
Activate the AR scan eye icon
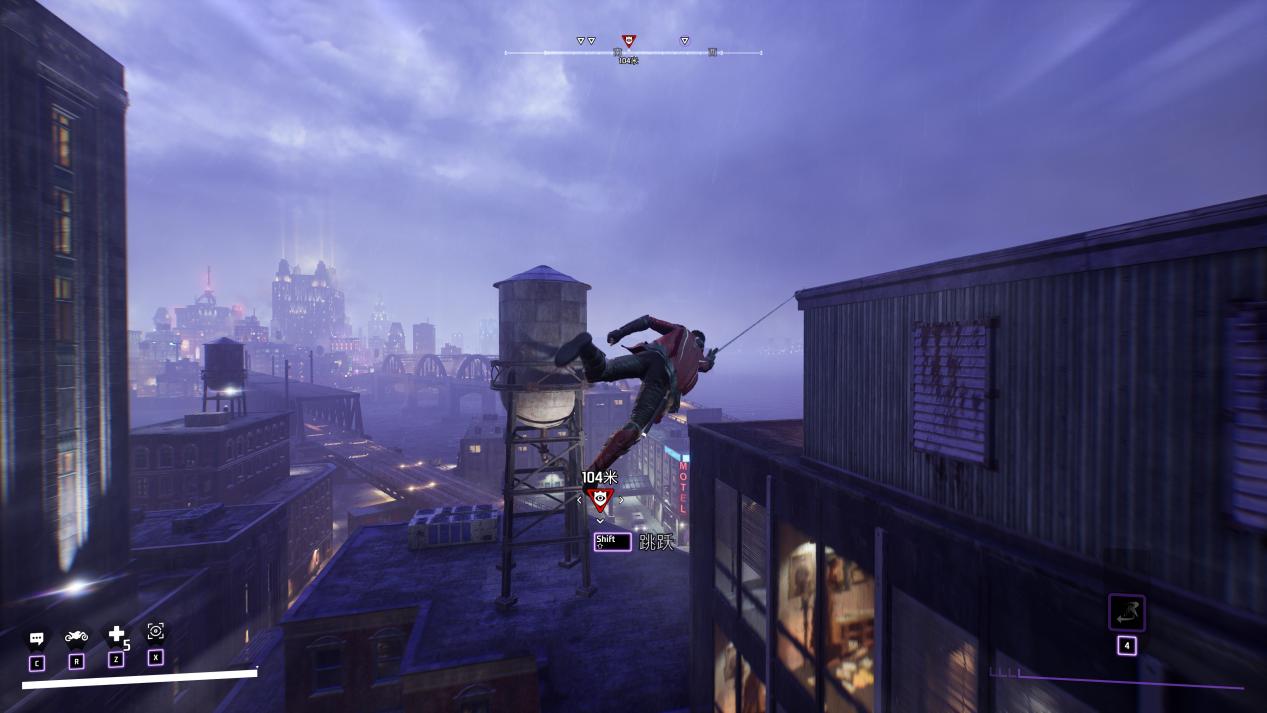coord(155,631)
